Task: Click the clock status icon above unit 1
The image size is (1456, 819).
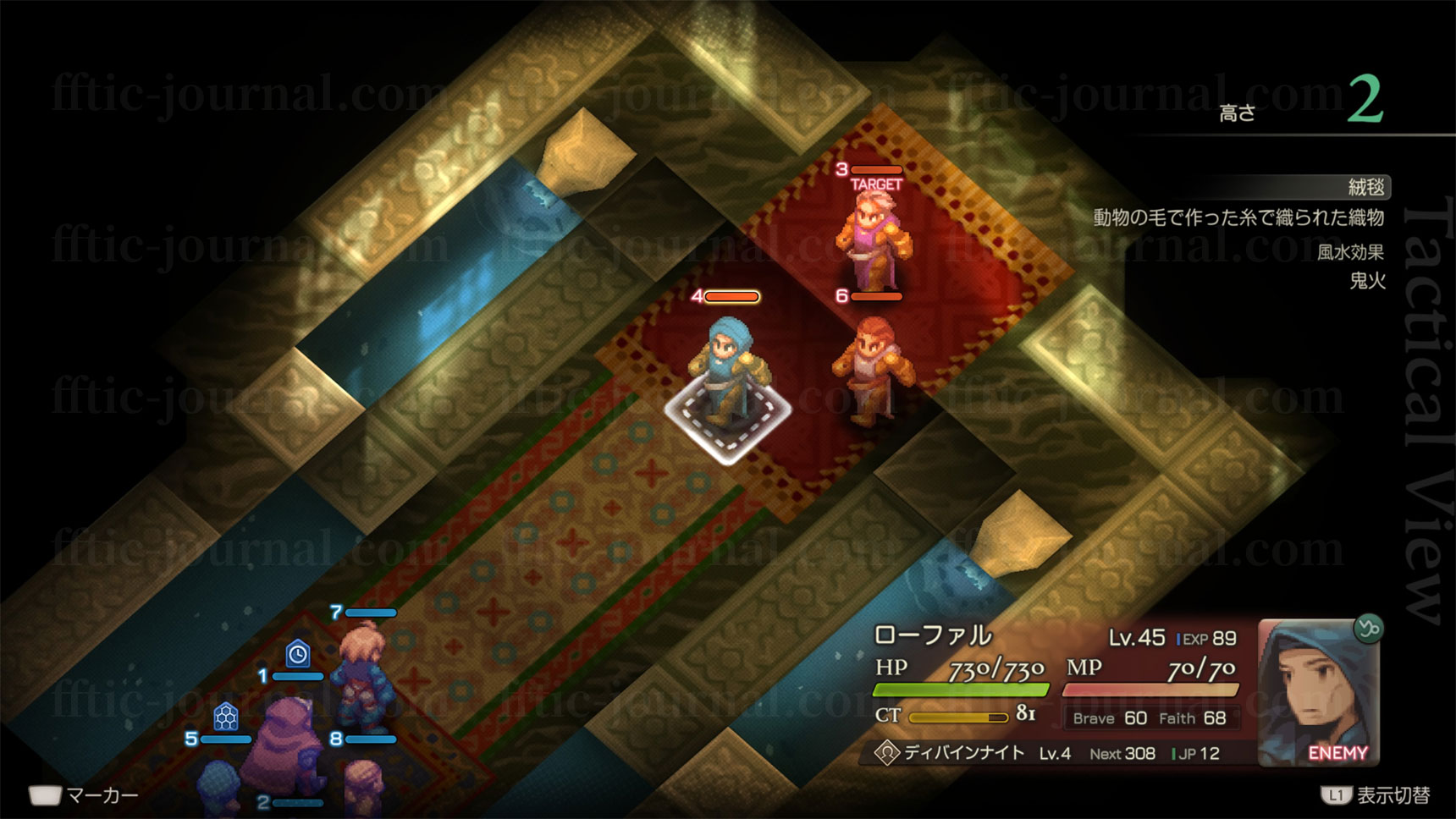Action: point(297,654)
